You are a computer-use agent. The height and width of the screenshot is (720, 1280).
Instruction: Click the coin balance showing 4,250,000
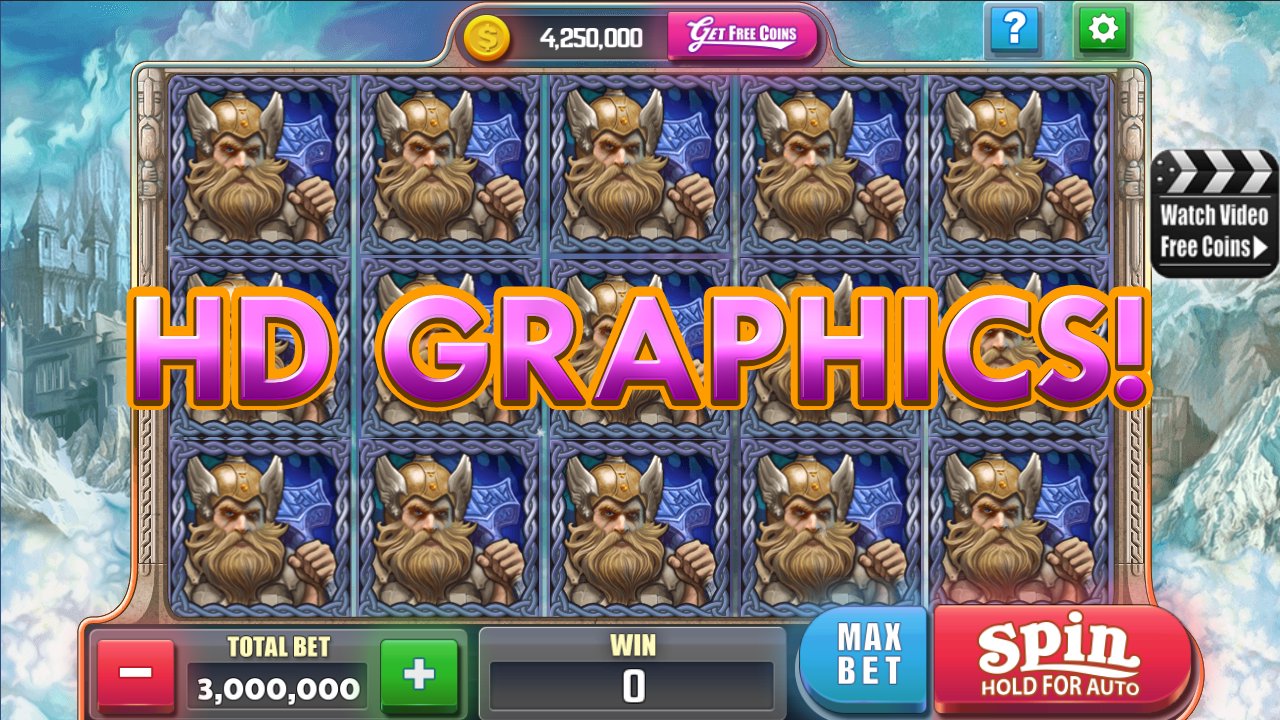[x=590, y=36]
